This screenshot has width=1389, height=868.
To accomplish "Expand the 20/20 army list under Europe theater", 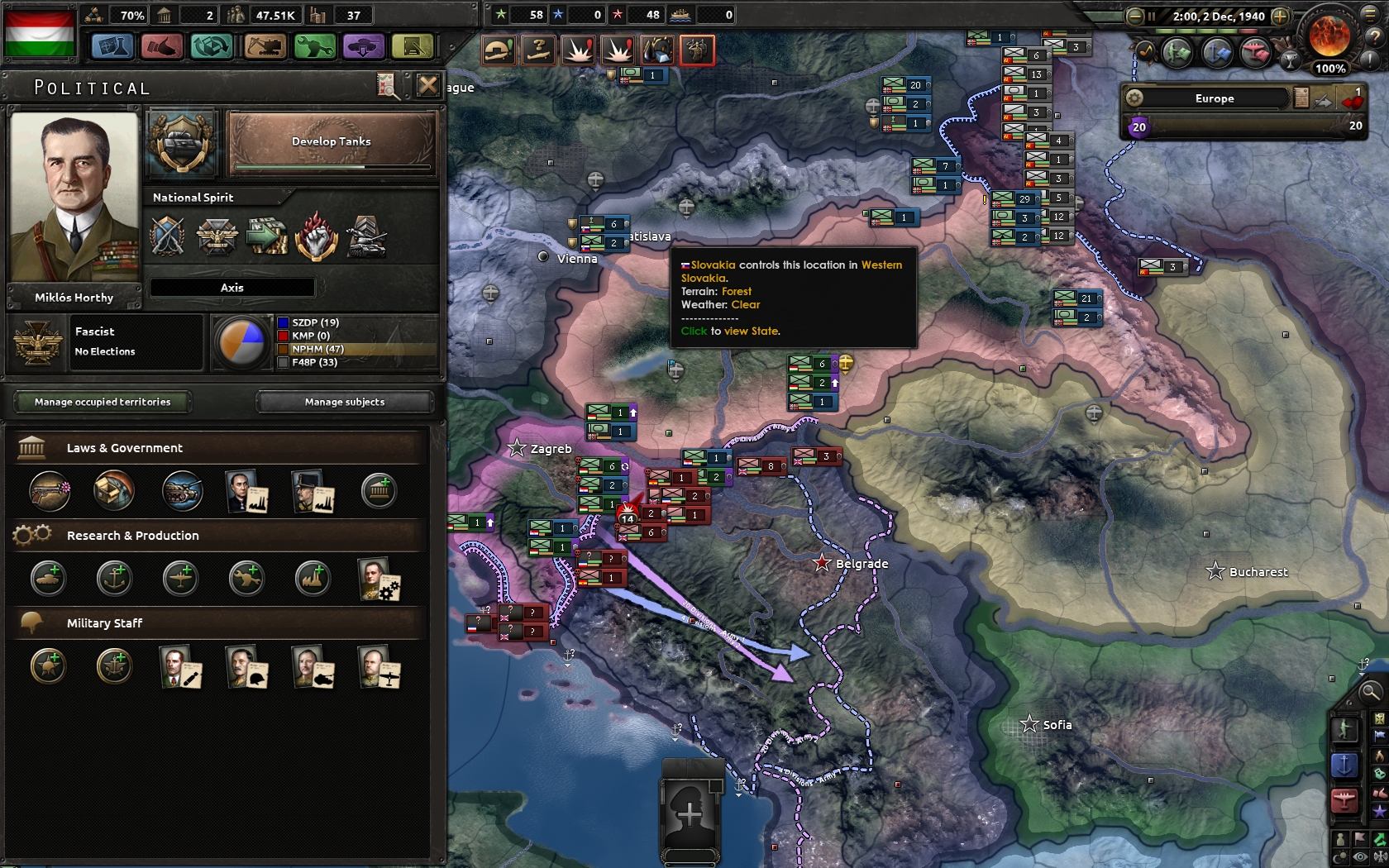I will [x=1240, y=126].
